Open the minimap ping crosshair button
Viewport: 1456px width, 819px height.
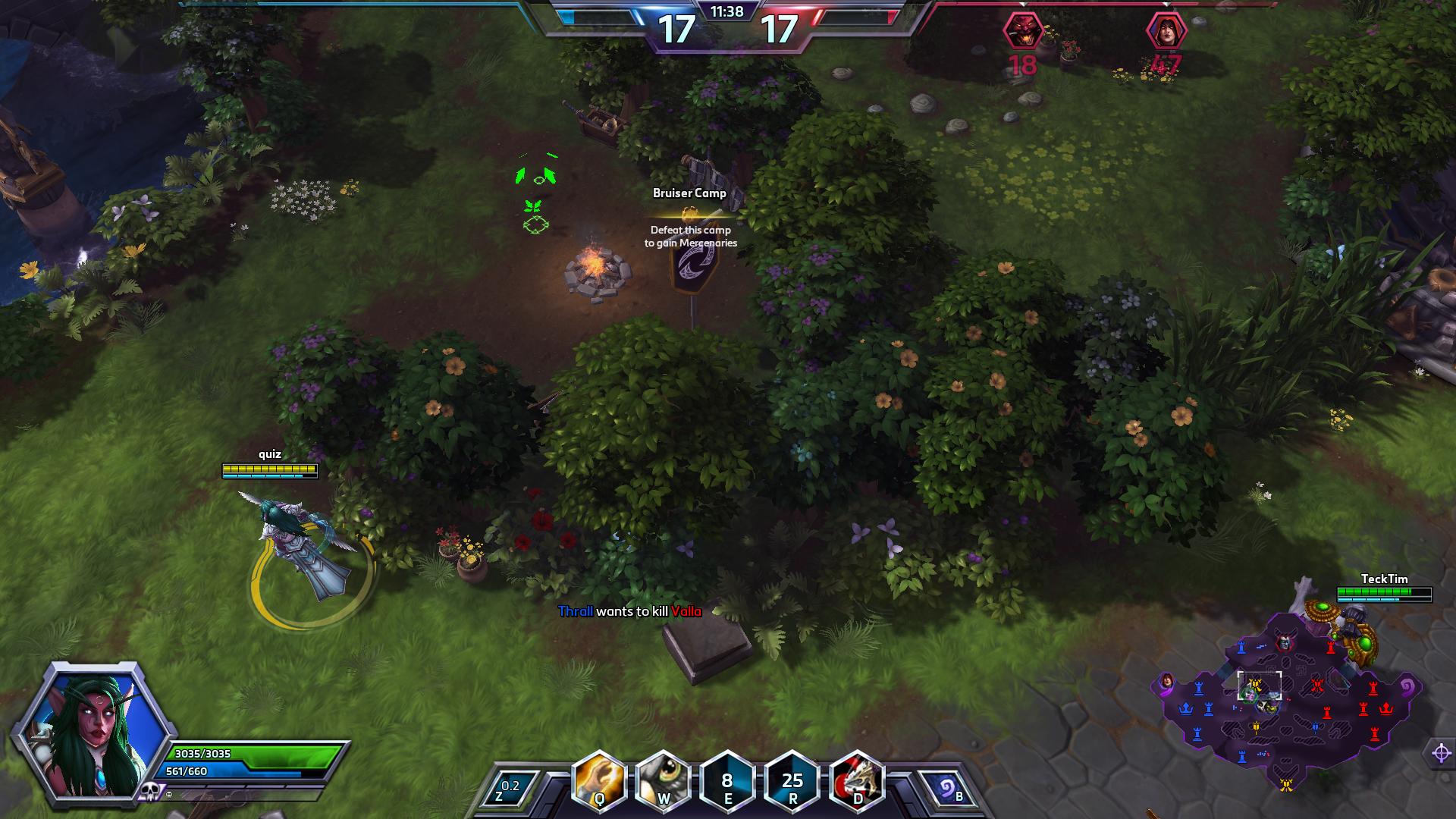(x=1441, y=753)
